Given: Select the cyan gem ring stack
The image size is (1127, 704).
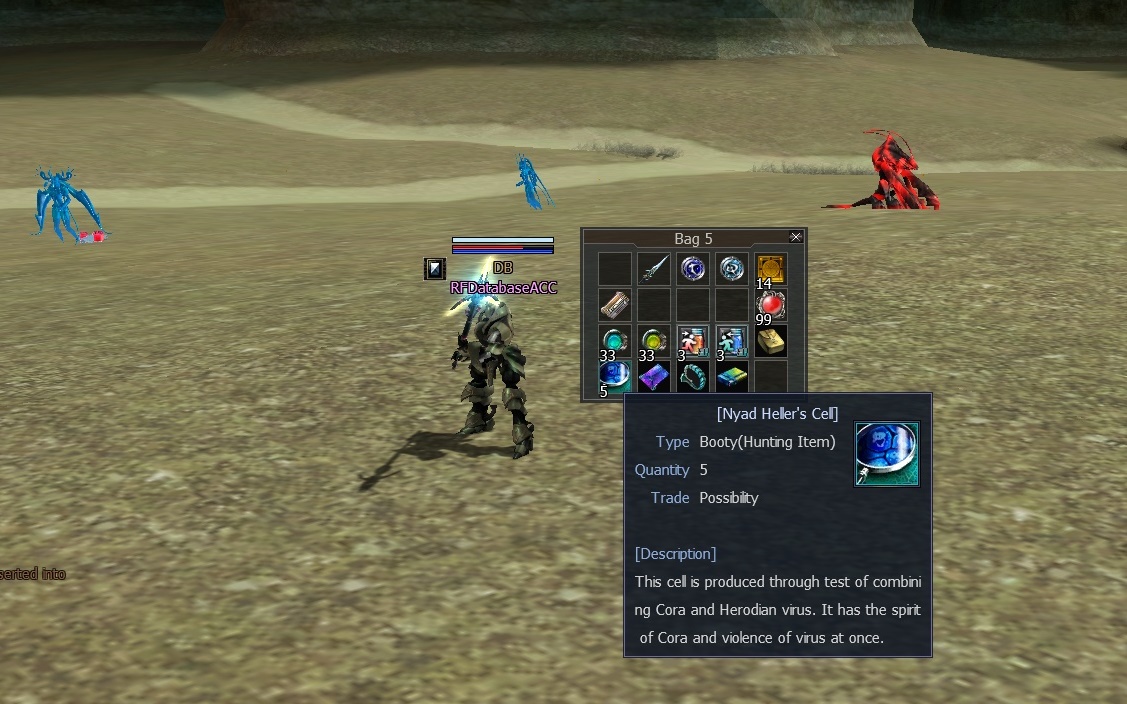Looking at the screenshot, I should point(615,341).
